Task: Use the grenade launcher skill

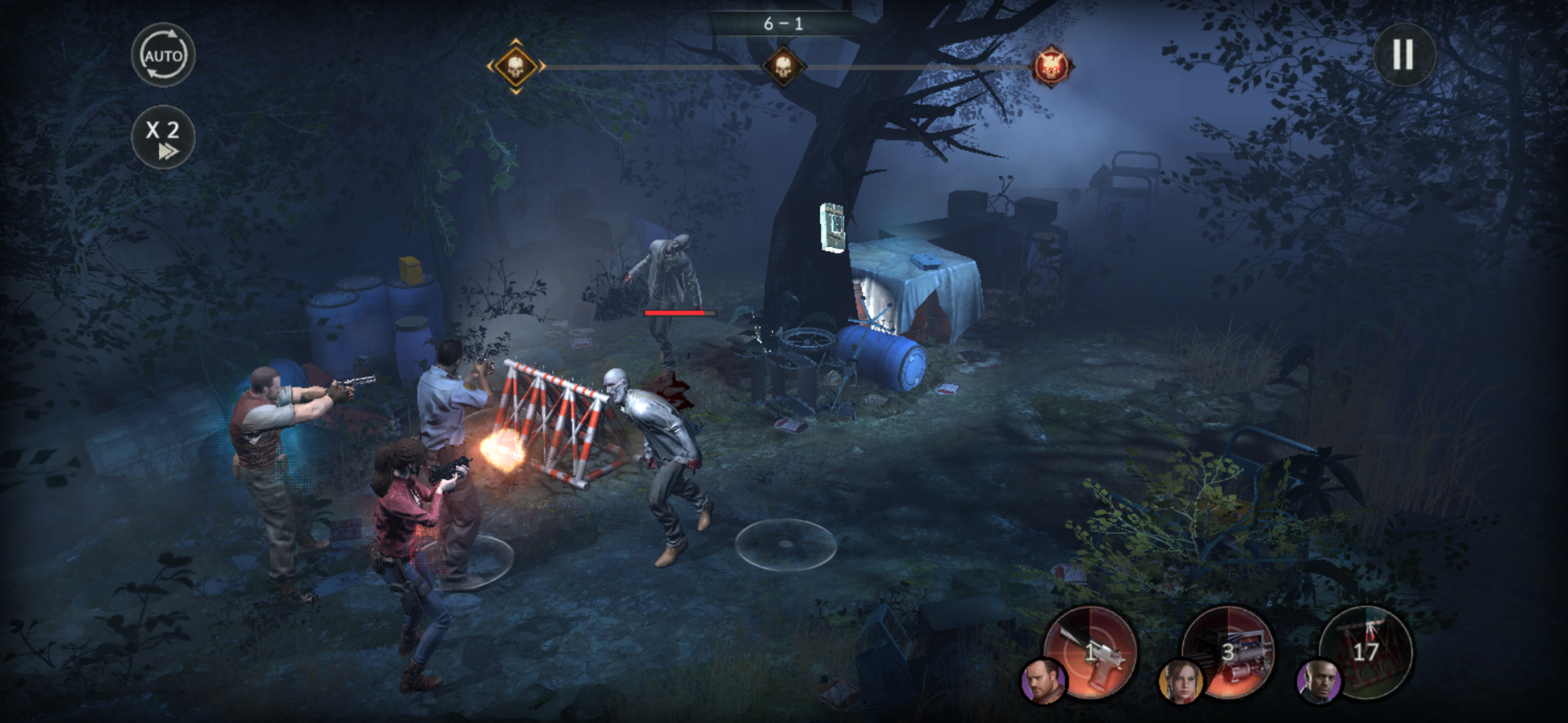Action: [1229, 652]
